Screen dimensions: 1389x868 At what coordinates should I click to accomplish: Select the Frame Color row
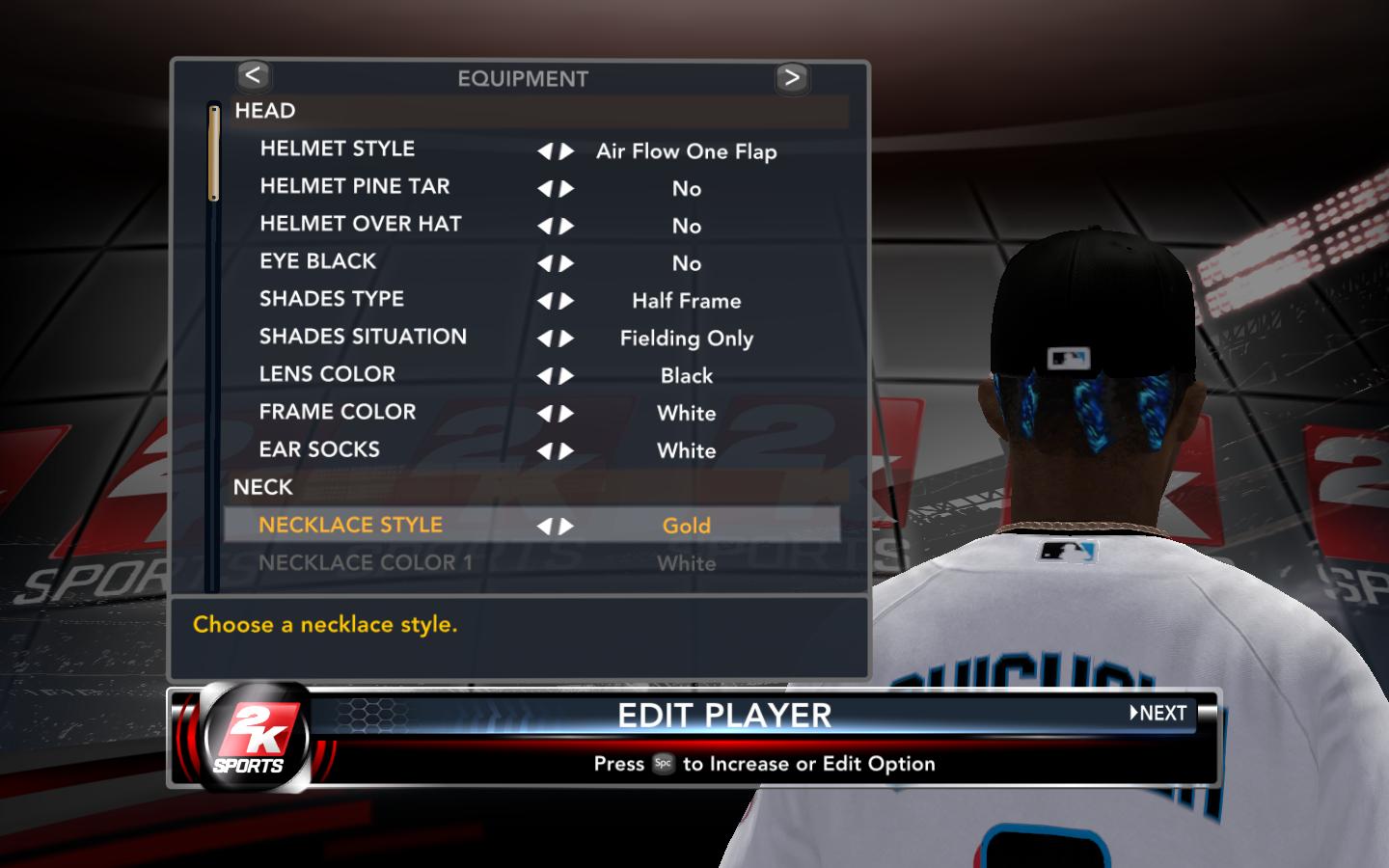(338, 413)
